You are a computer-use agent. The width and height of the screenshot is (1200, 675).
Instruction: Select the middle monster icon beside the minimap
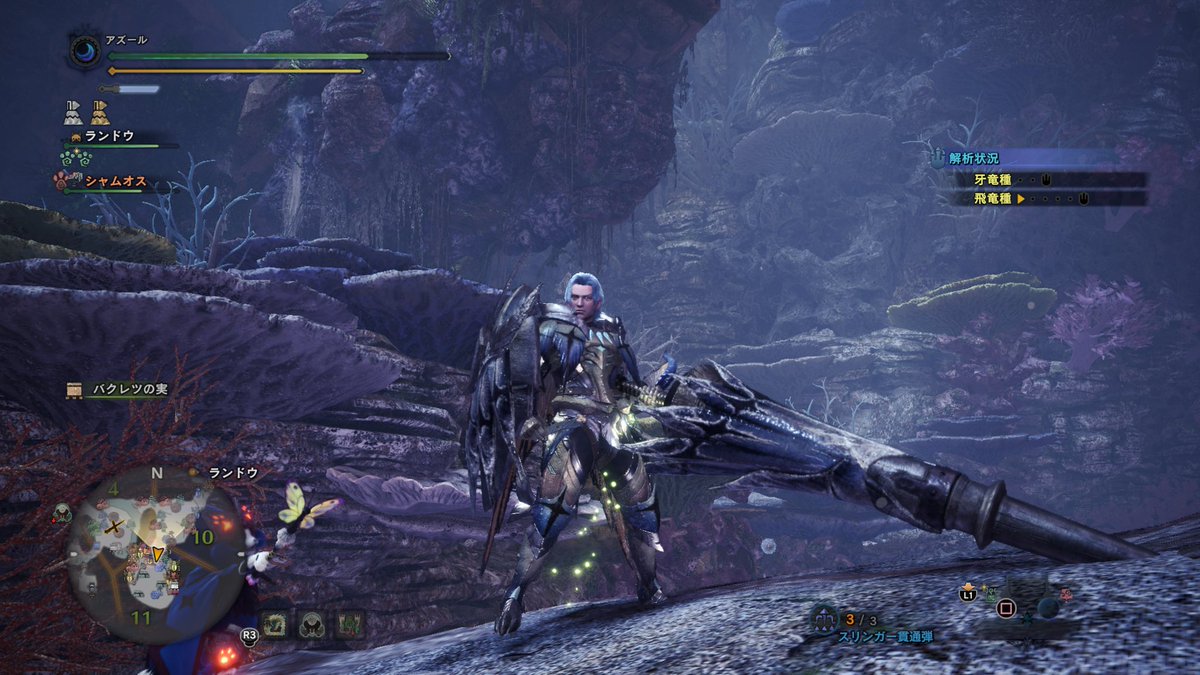[x=312, y=623]
